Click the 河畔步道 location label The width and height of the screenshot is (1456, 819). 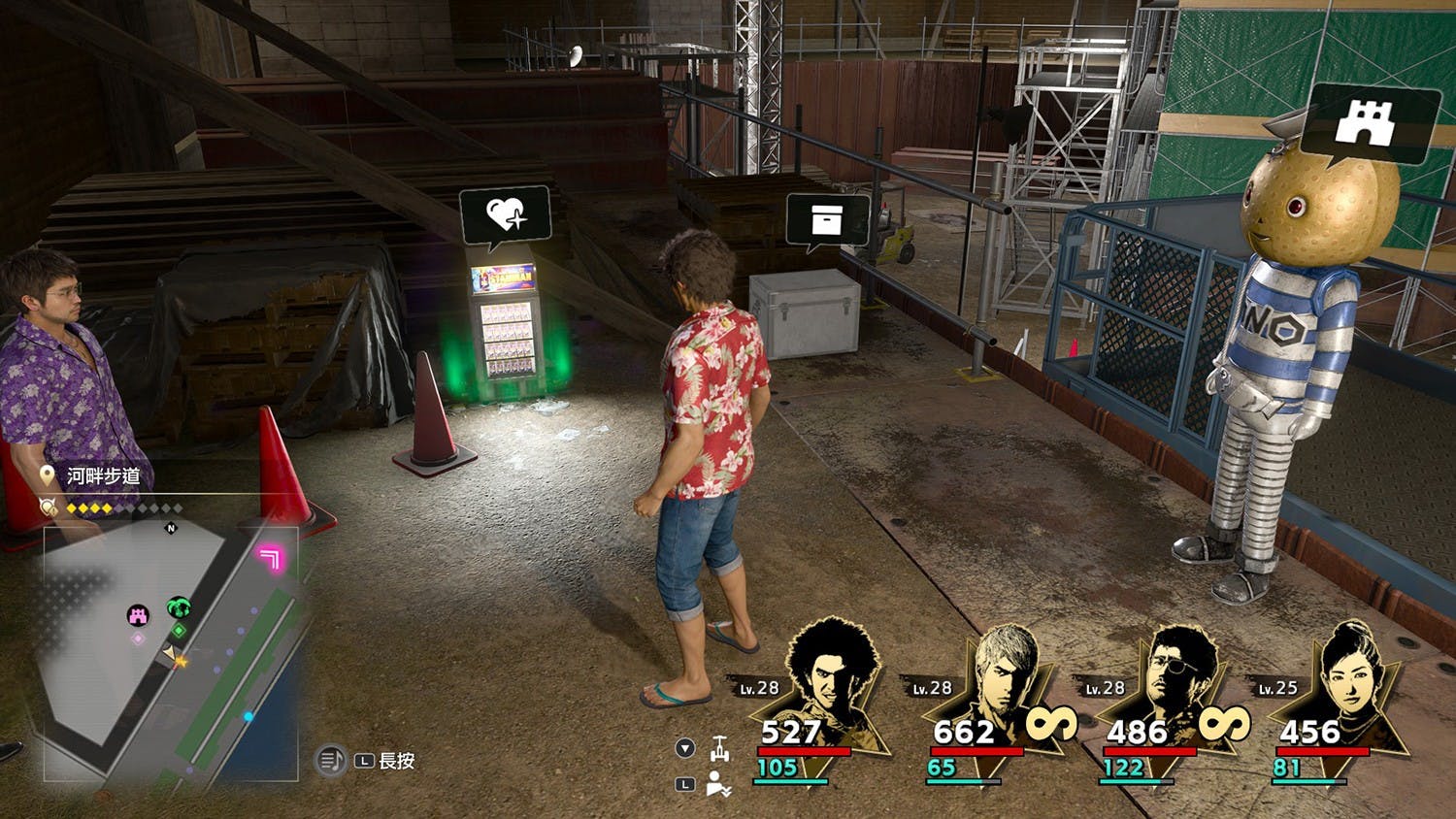(x=103, y=475)
